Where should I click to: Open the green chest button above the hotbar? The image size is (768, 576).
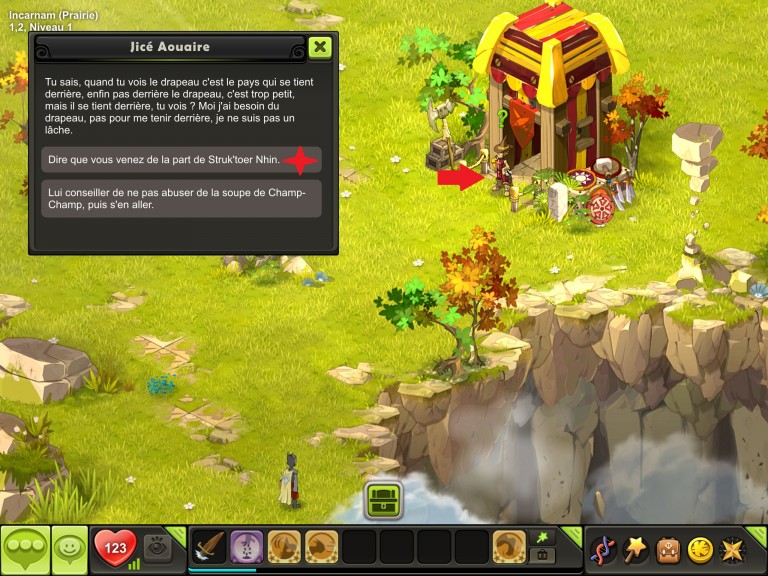383,499
